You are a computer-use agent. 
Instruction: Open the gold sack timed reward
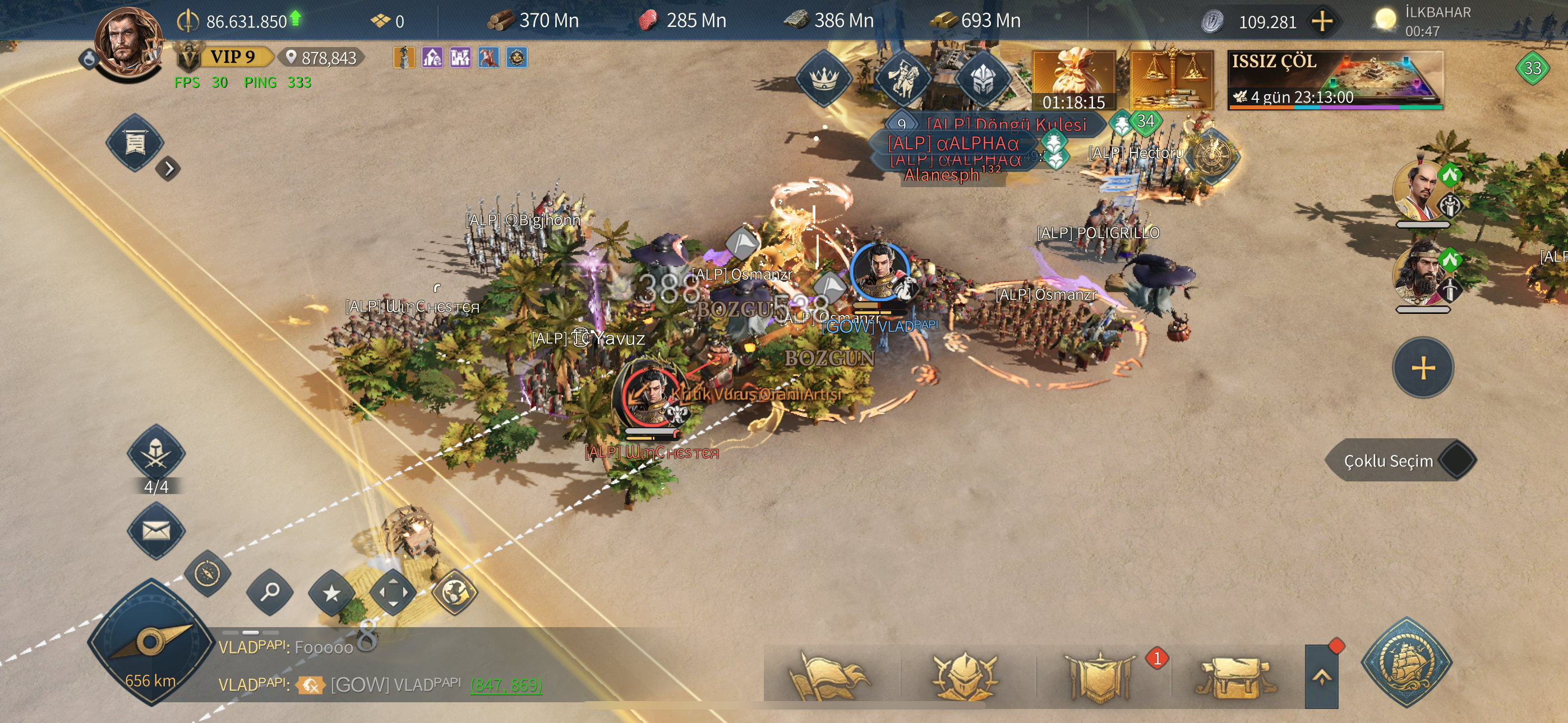1074,80
